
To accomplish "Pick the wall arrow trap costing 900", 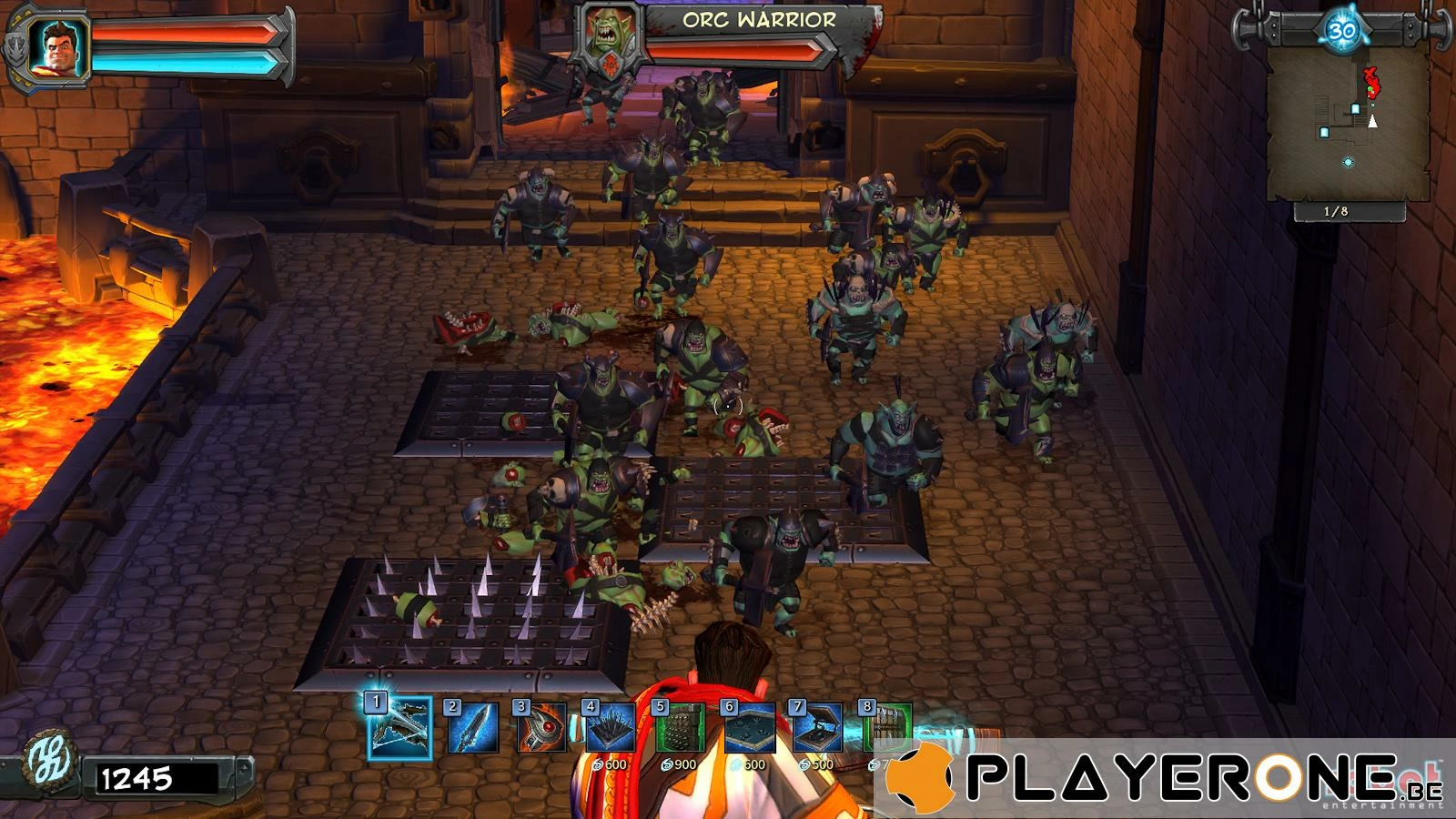I will tap(680, 728).
